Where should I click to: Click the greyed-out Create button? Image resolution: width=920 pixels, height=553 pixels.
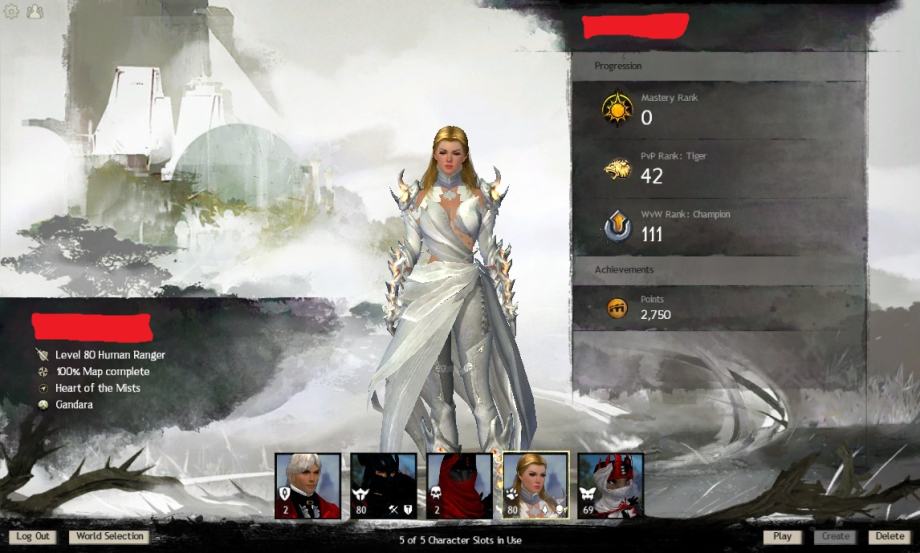[x=835, y=537]
